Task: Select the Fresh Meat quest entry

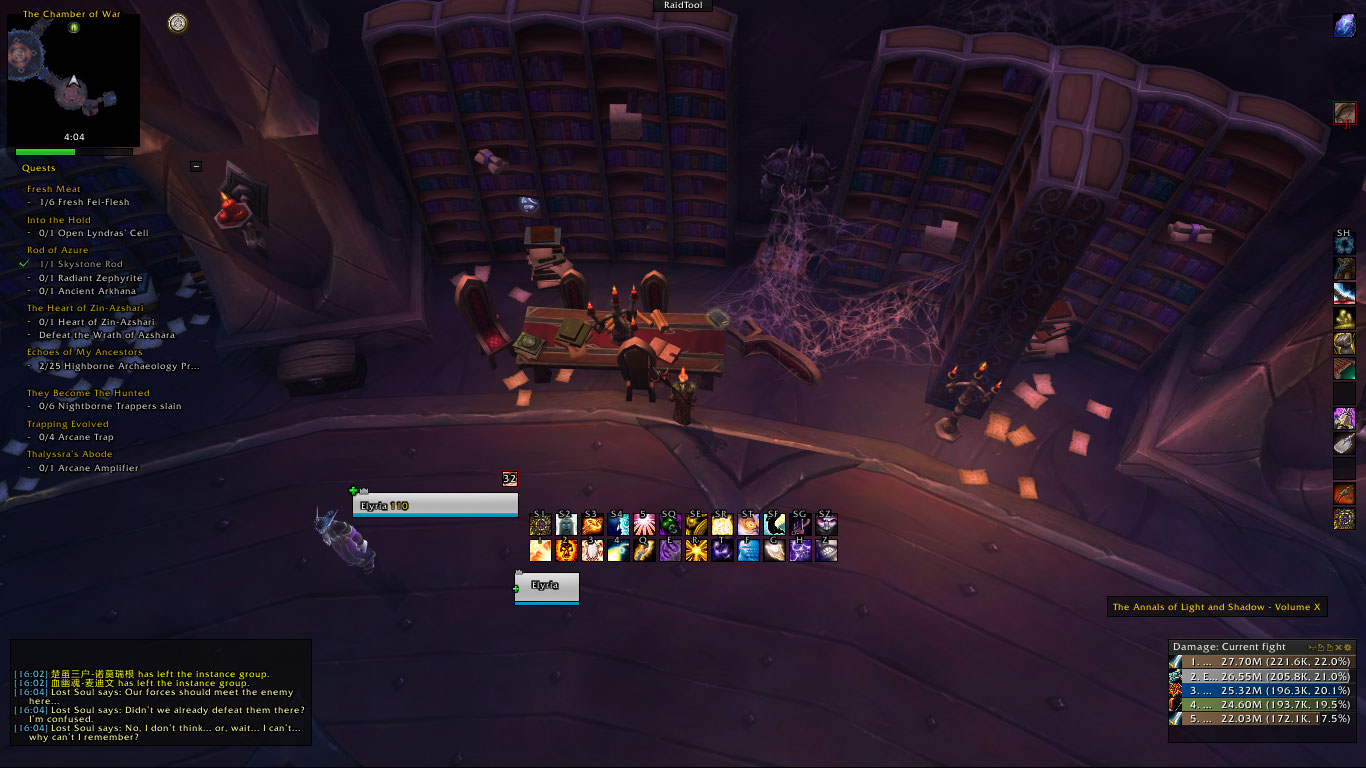Action: click(54, 189)
